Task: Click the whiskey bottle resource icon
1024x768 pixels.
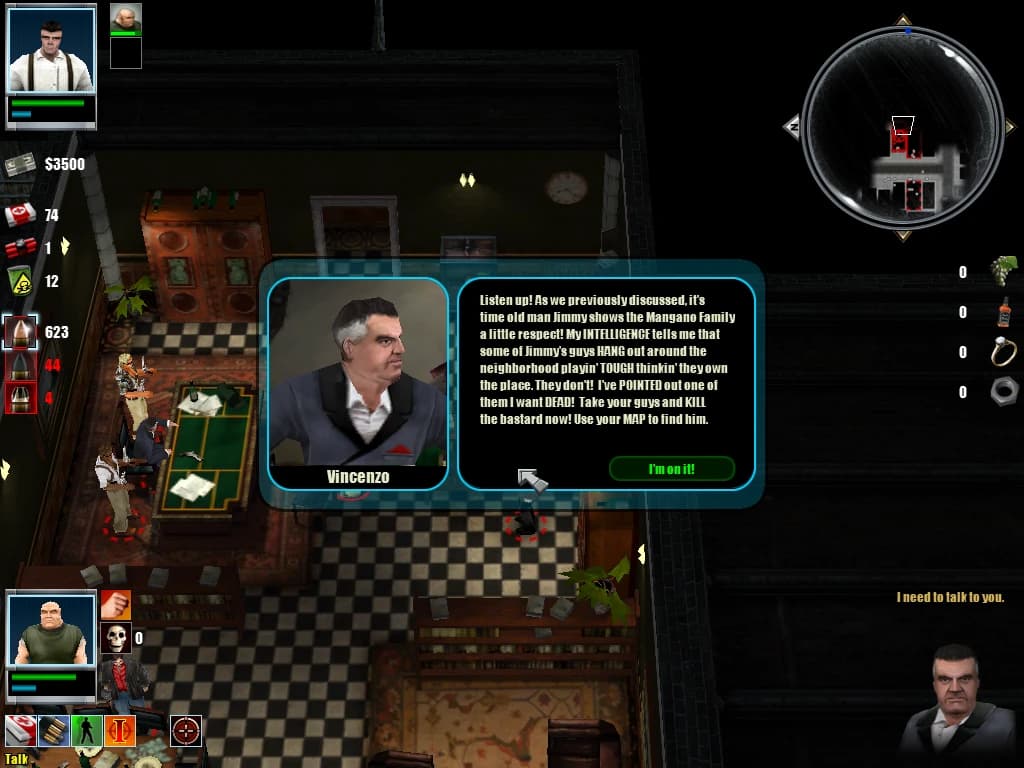Action: pos(1003,312)
